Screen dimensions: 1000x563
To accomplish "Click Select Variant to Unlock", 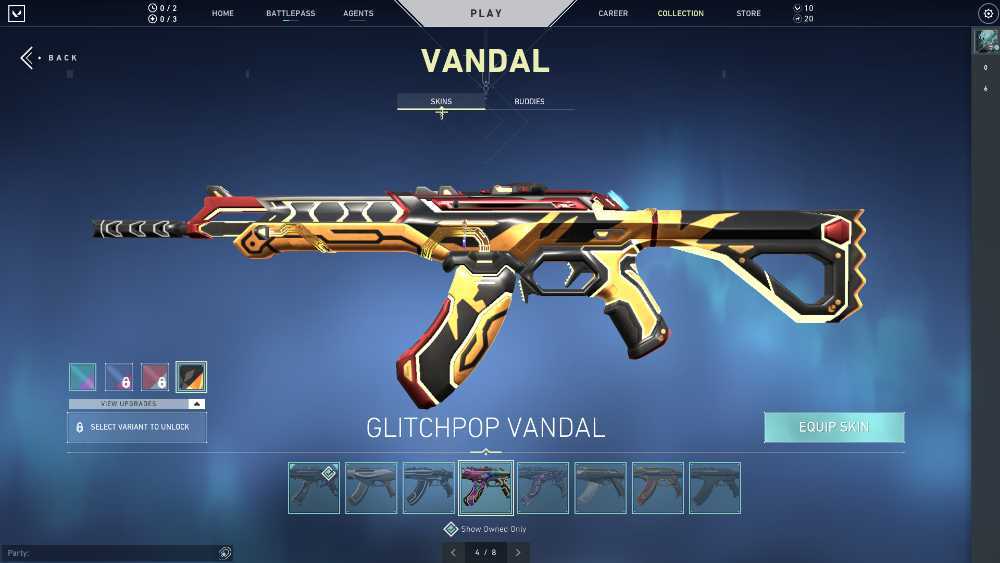I will coord(137,427).
